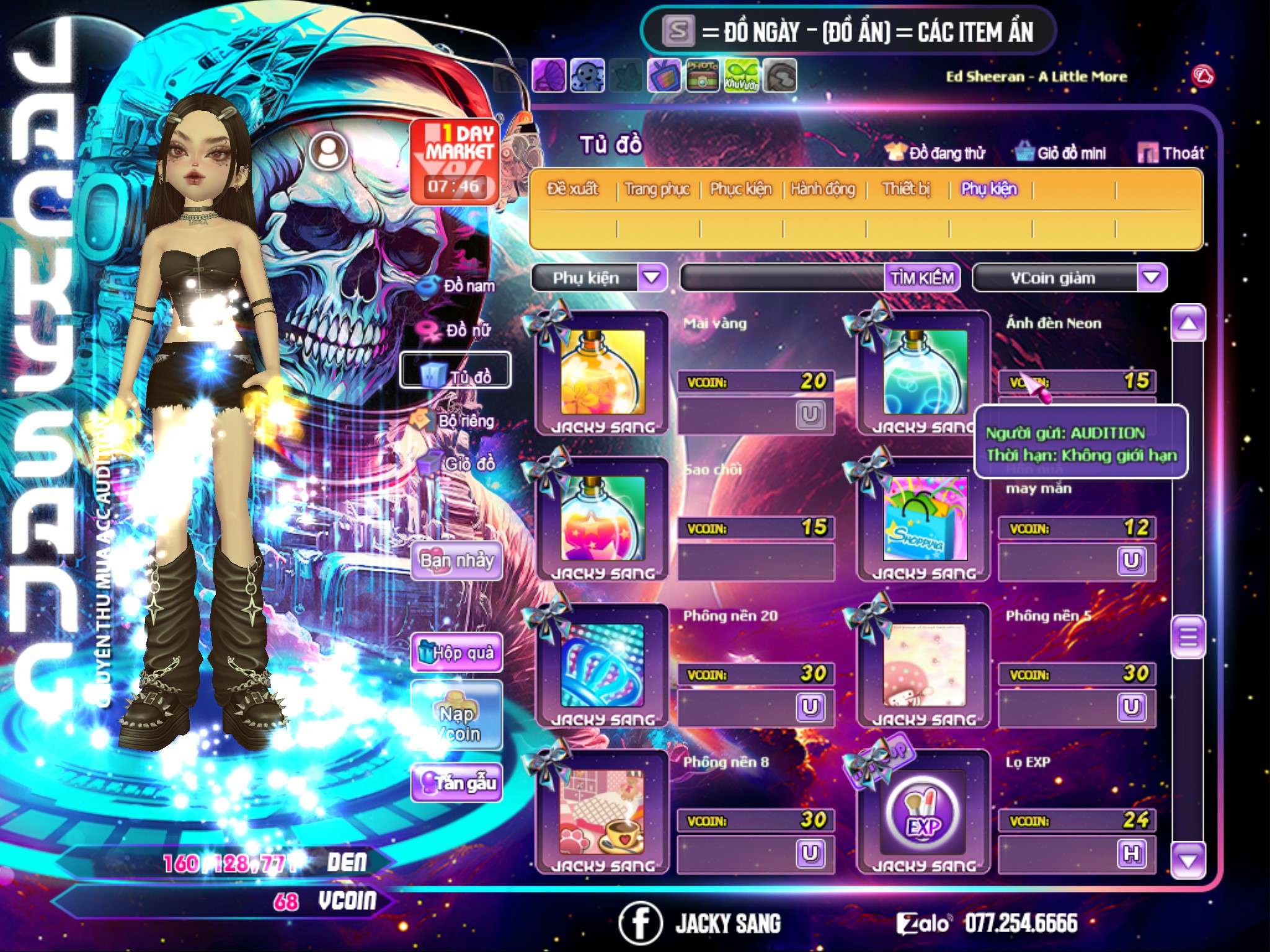Pick the Phông nền 20 crown item
The width and height of the screenshot is (1270, 952).
[602, 666]
